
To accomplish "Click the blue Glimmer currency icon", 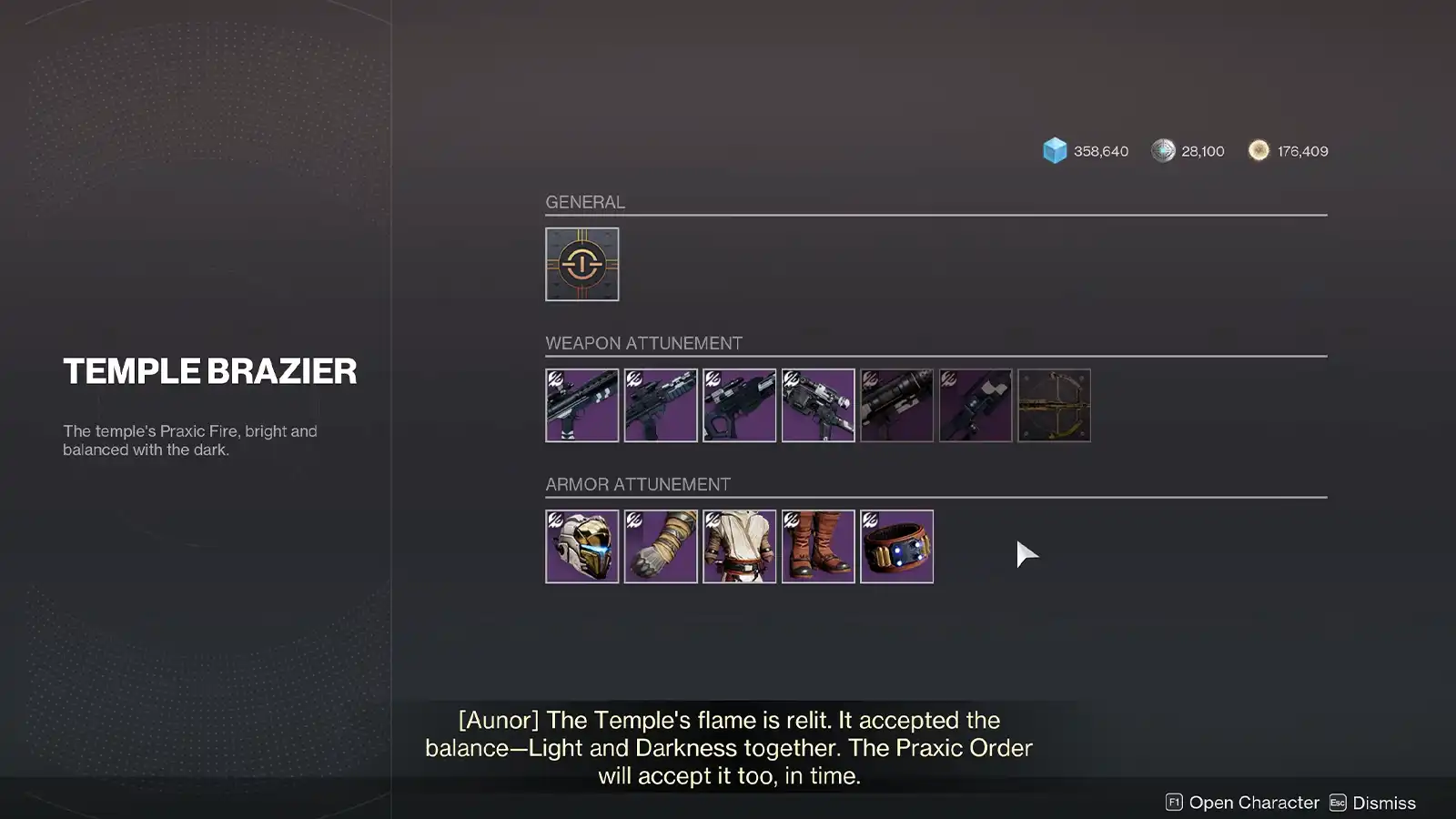I will 1053,150.
